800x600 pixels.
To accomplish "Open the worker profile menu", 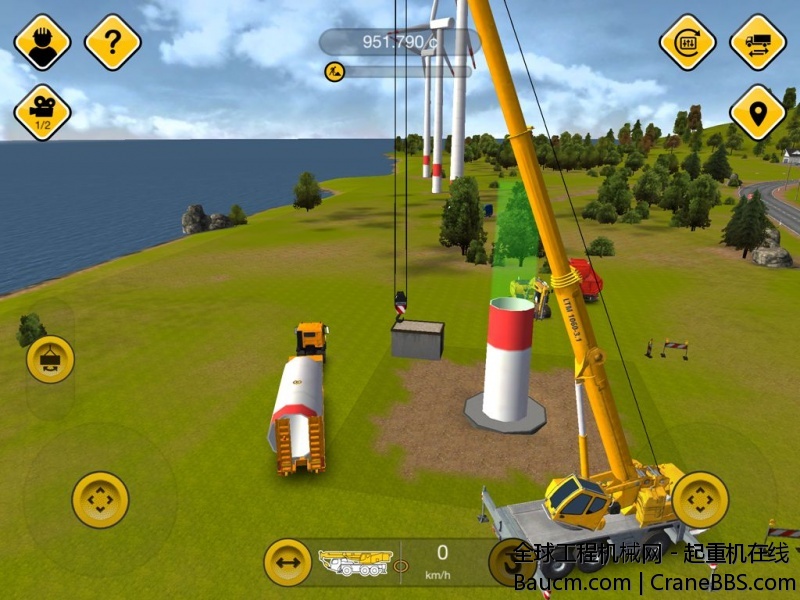I will click(42, 42).
